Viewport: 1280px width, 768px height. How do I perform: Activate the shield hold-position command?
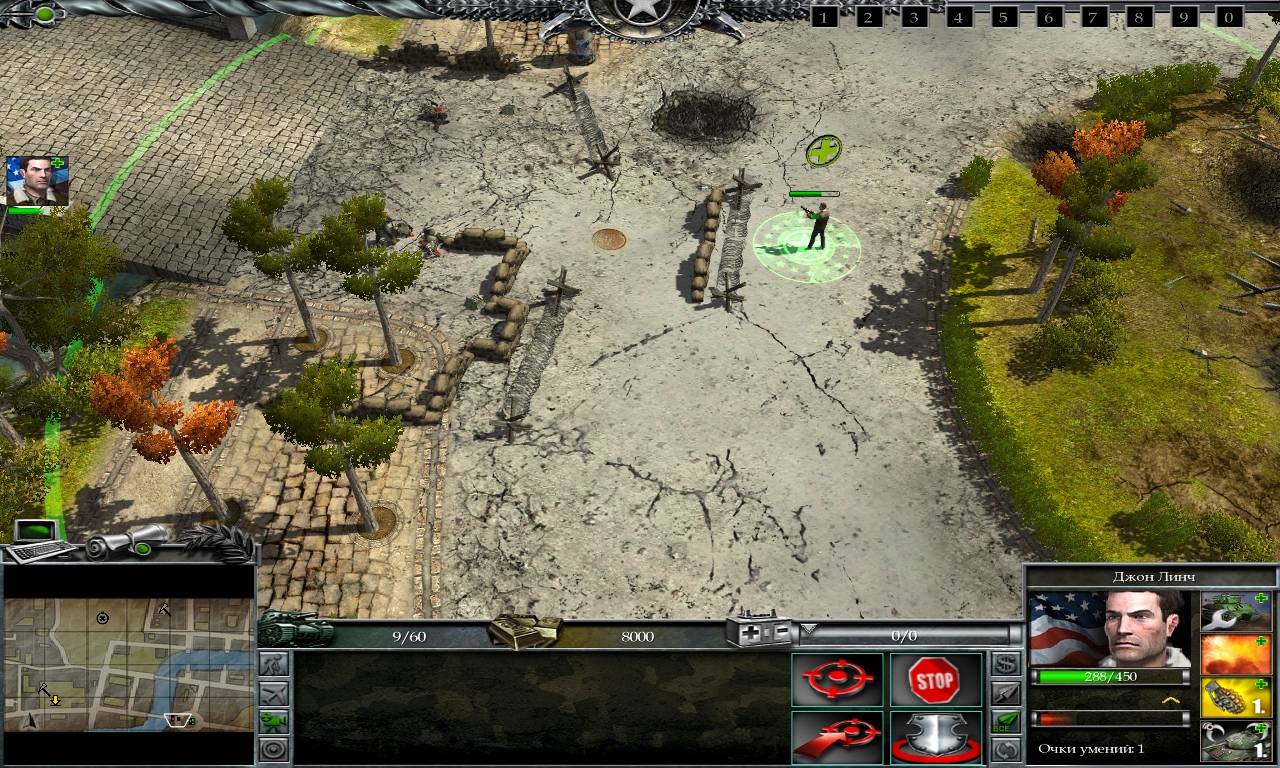coord(934,738)
